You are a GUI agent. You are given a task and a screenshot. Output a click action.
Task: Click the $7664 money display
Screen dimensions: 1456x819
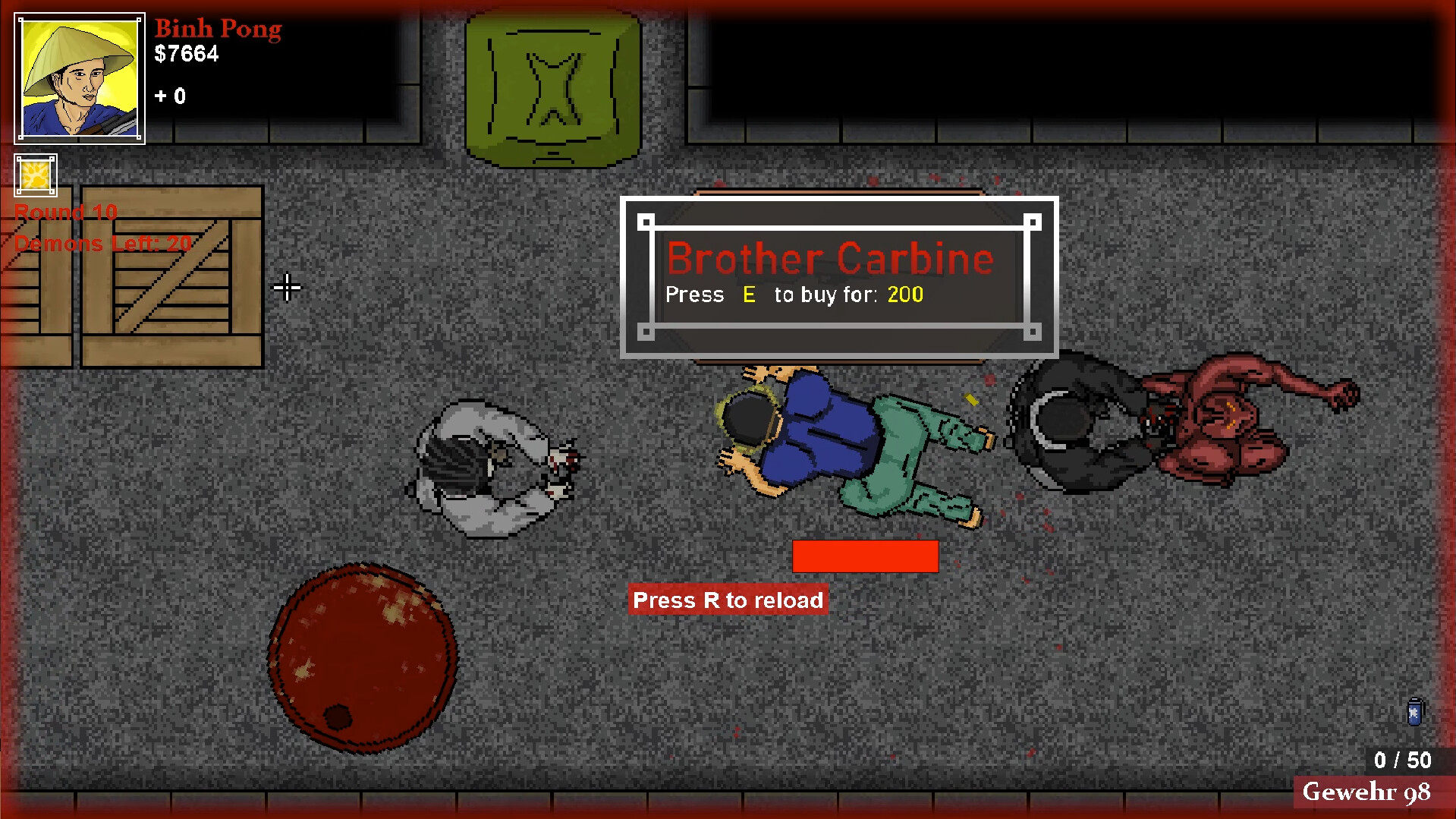[x=186, y=54]
